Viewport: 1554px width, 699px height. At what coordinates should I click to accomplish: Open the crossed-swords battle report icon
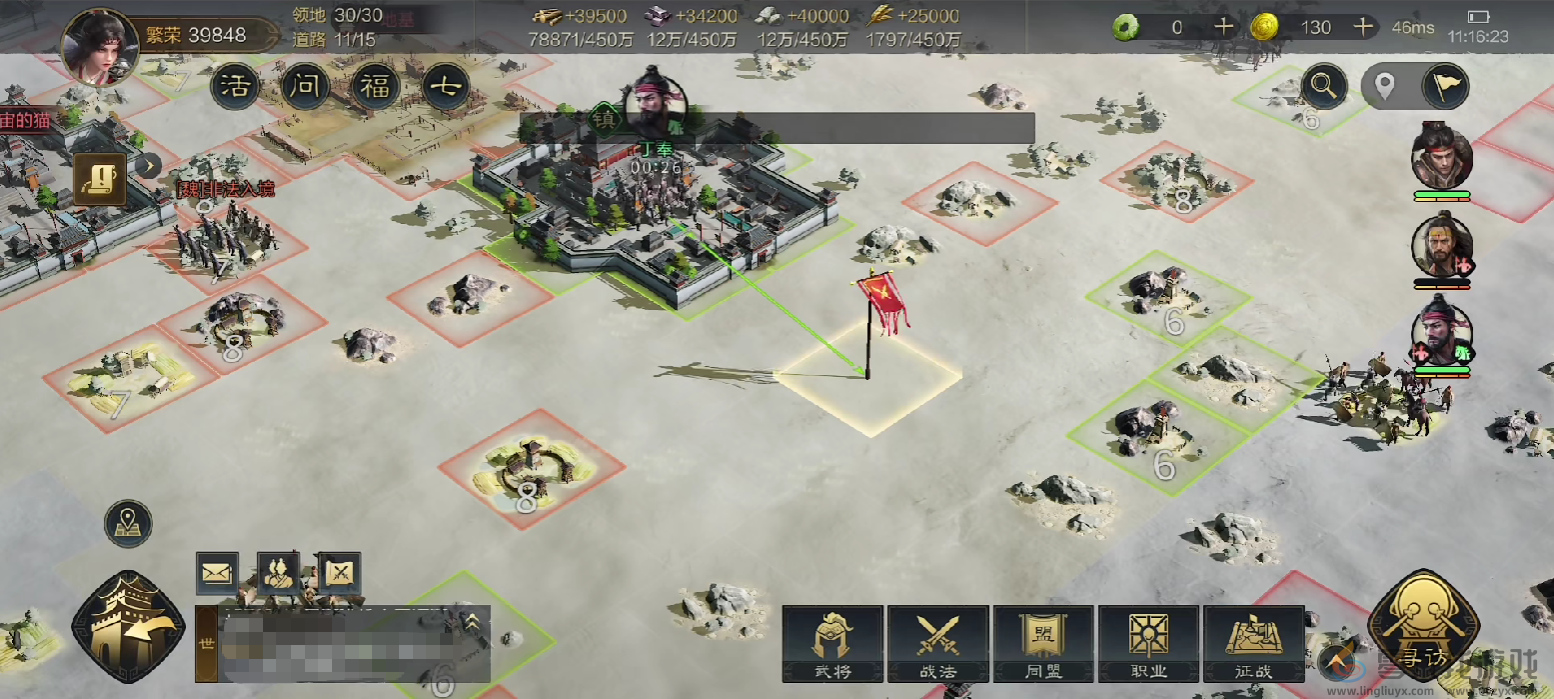tap(340, 573)
